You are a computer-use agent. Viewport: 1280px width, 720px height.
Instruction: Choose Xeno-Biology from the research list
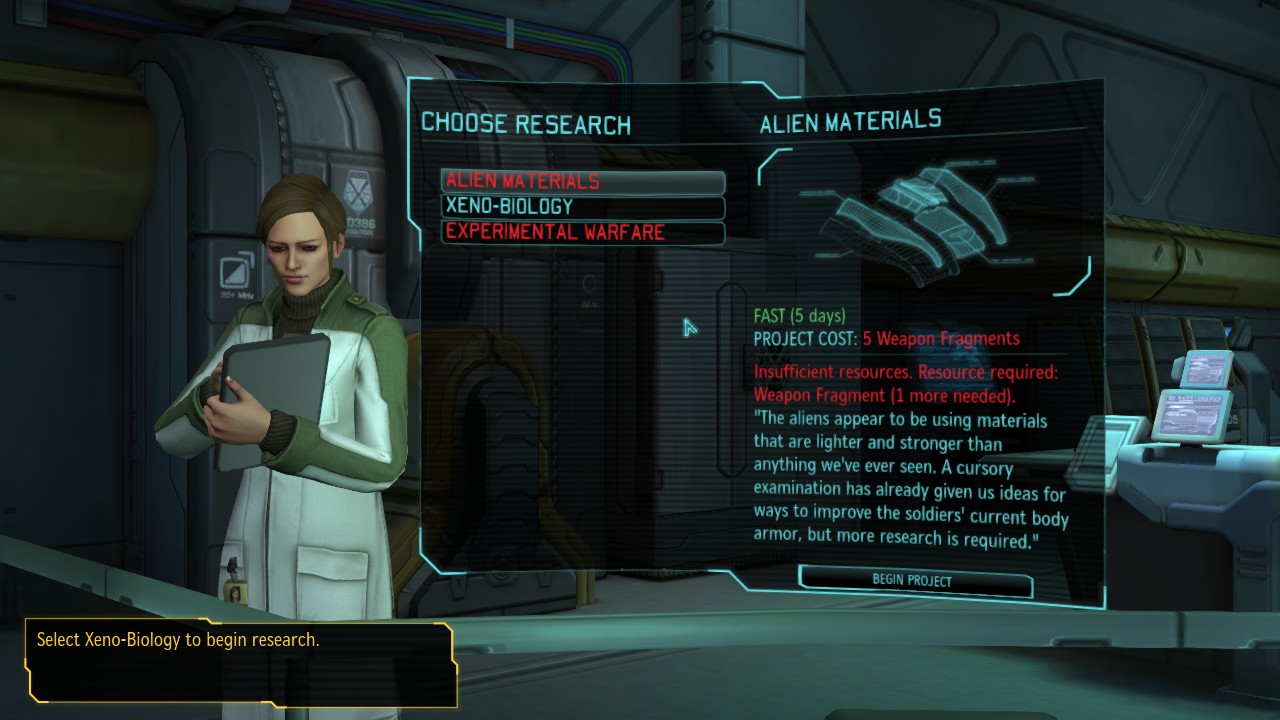[582, 207]
